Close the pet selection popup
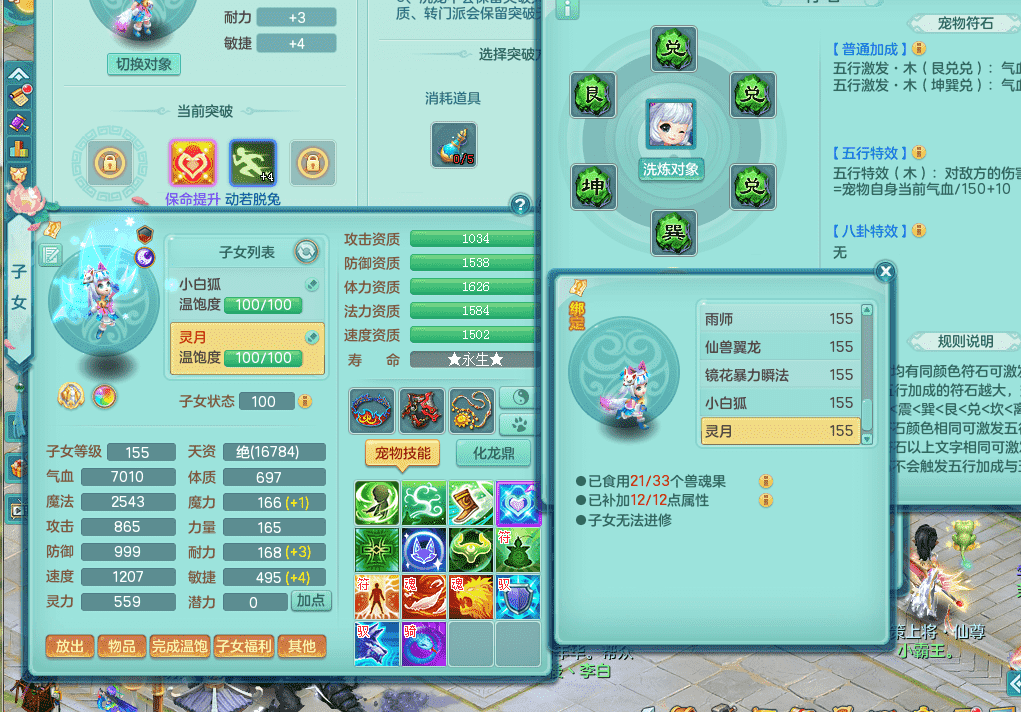The height and width of the screenshot is (712, 1021). pyautogui.click(x=884, y=271)
